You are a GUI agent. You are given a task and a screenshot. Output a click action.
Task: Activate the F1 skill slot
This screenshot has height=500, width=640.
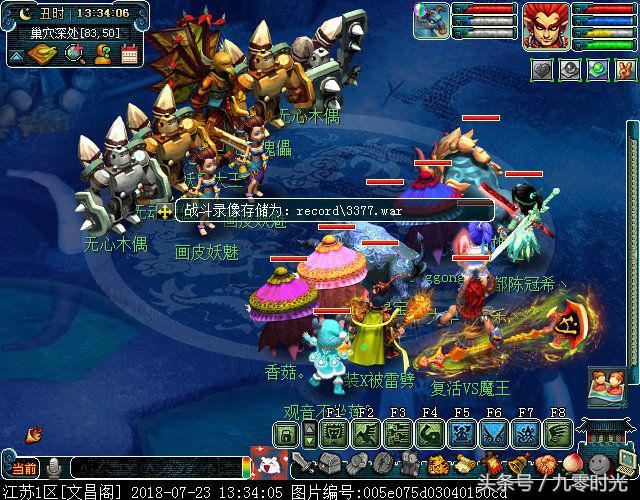click(334, 434)
